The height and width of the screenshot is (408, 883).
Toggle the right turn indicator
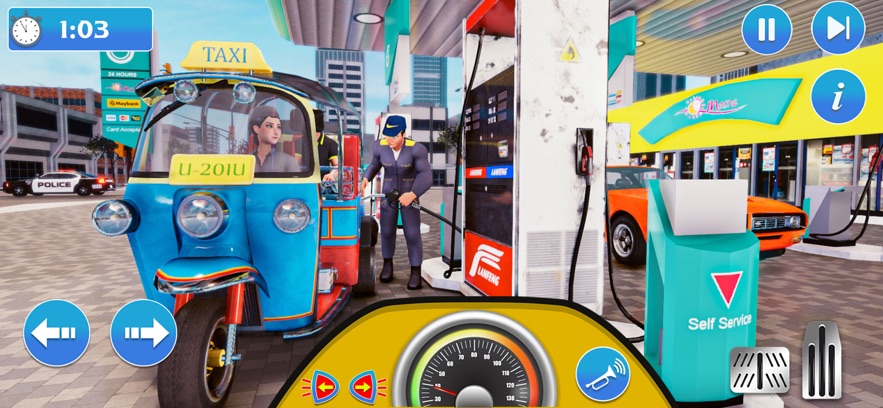pyautogui.click(x=367, y=385)
